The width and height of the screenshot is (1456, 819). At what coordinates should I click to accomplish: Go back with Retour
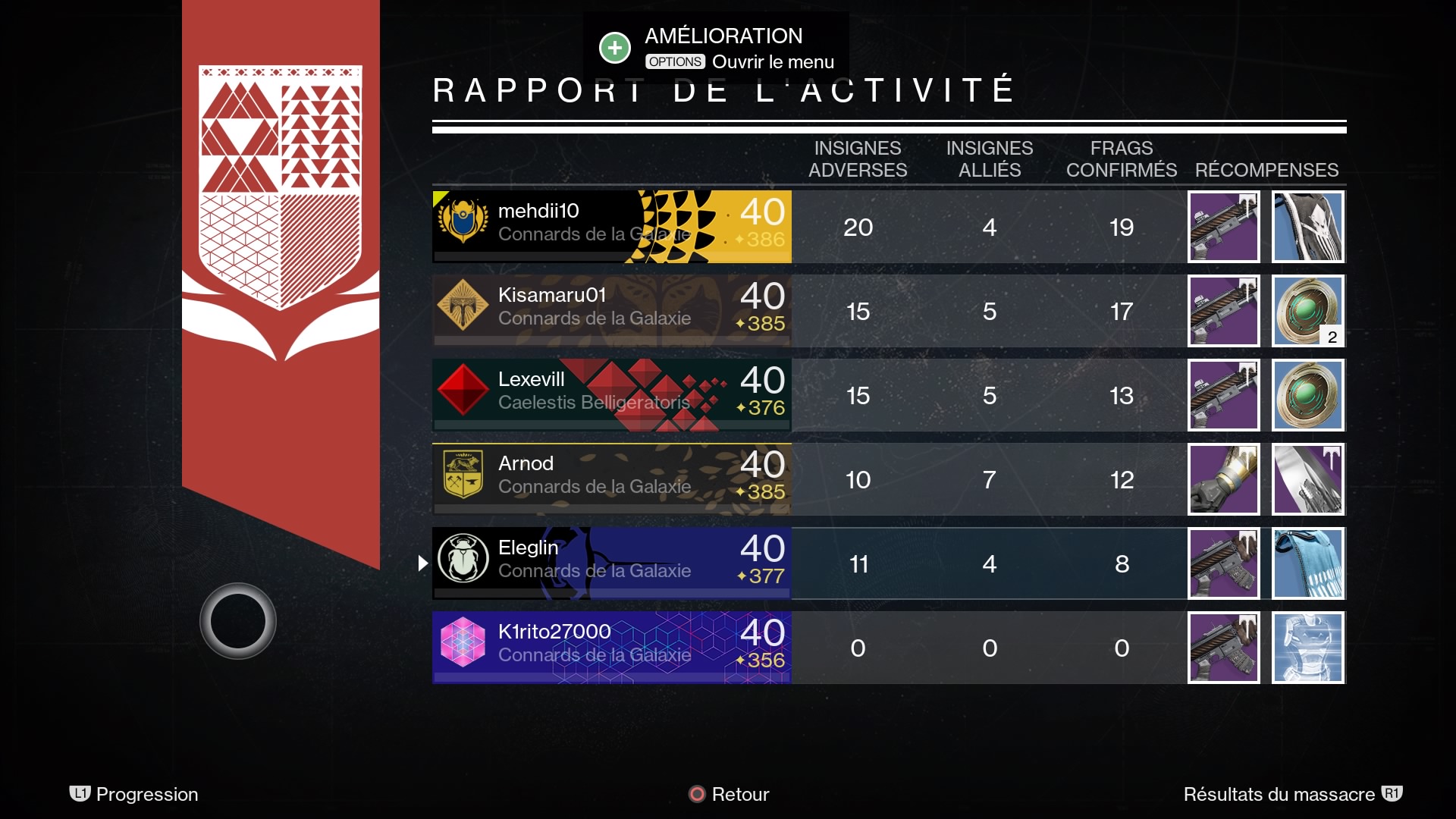[729, 794]
